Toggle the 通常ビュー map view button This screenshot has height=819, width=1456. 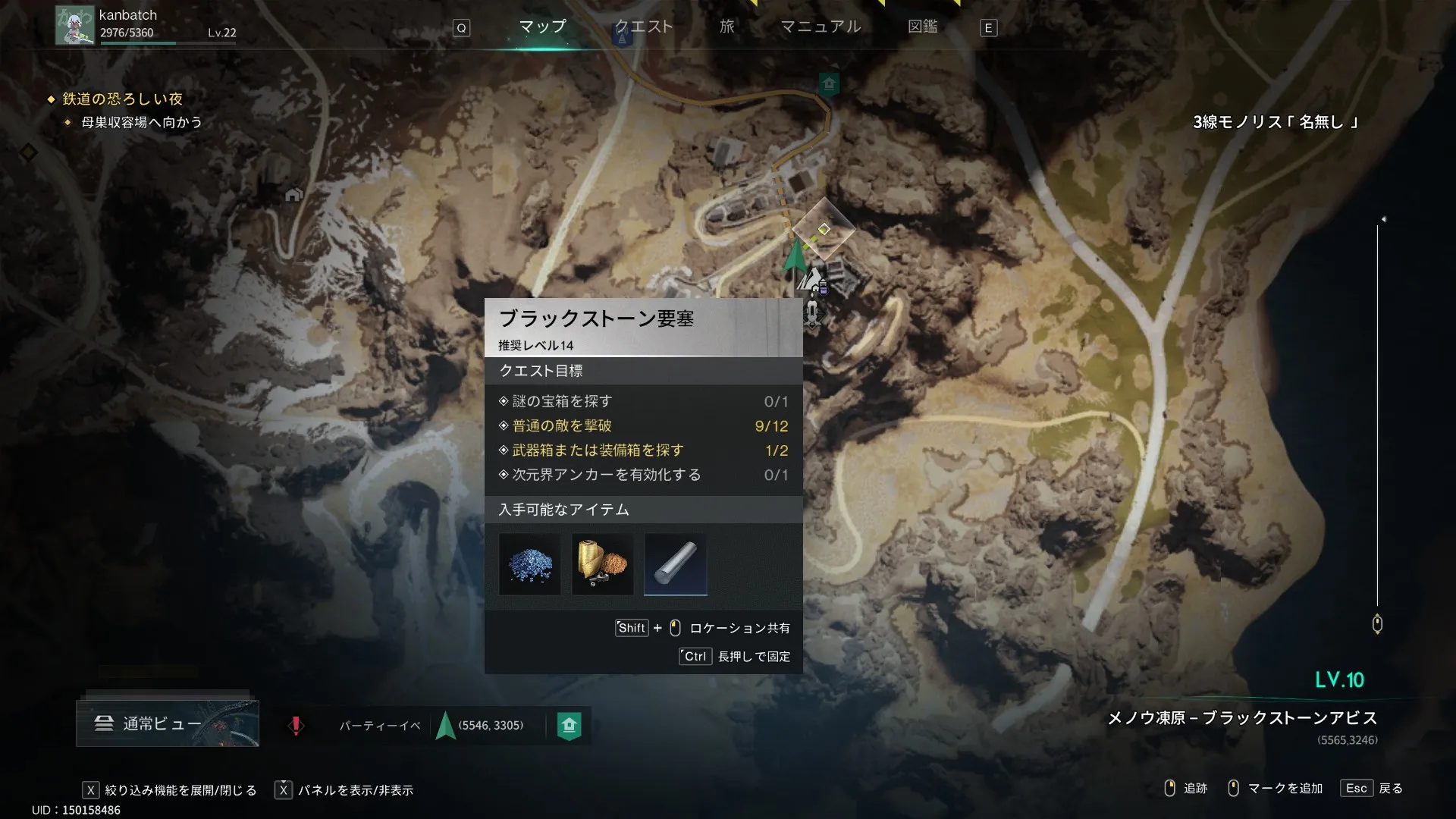pos(168,723)
